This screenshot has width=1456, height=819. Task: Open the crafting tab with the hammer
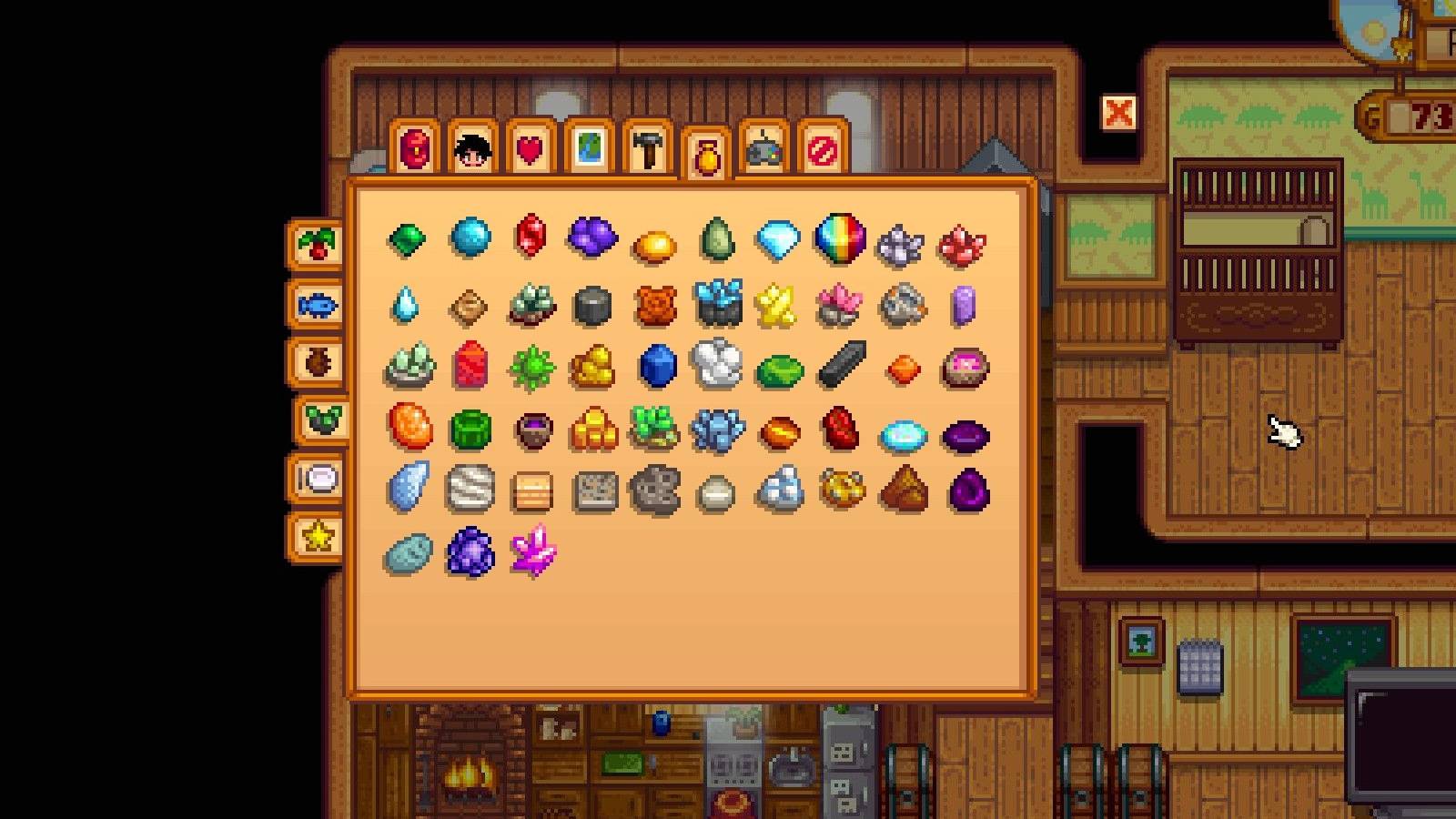coord(648,150)
